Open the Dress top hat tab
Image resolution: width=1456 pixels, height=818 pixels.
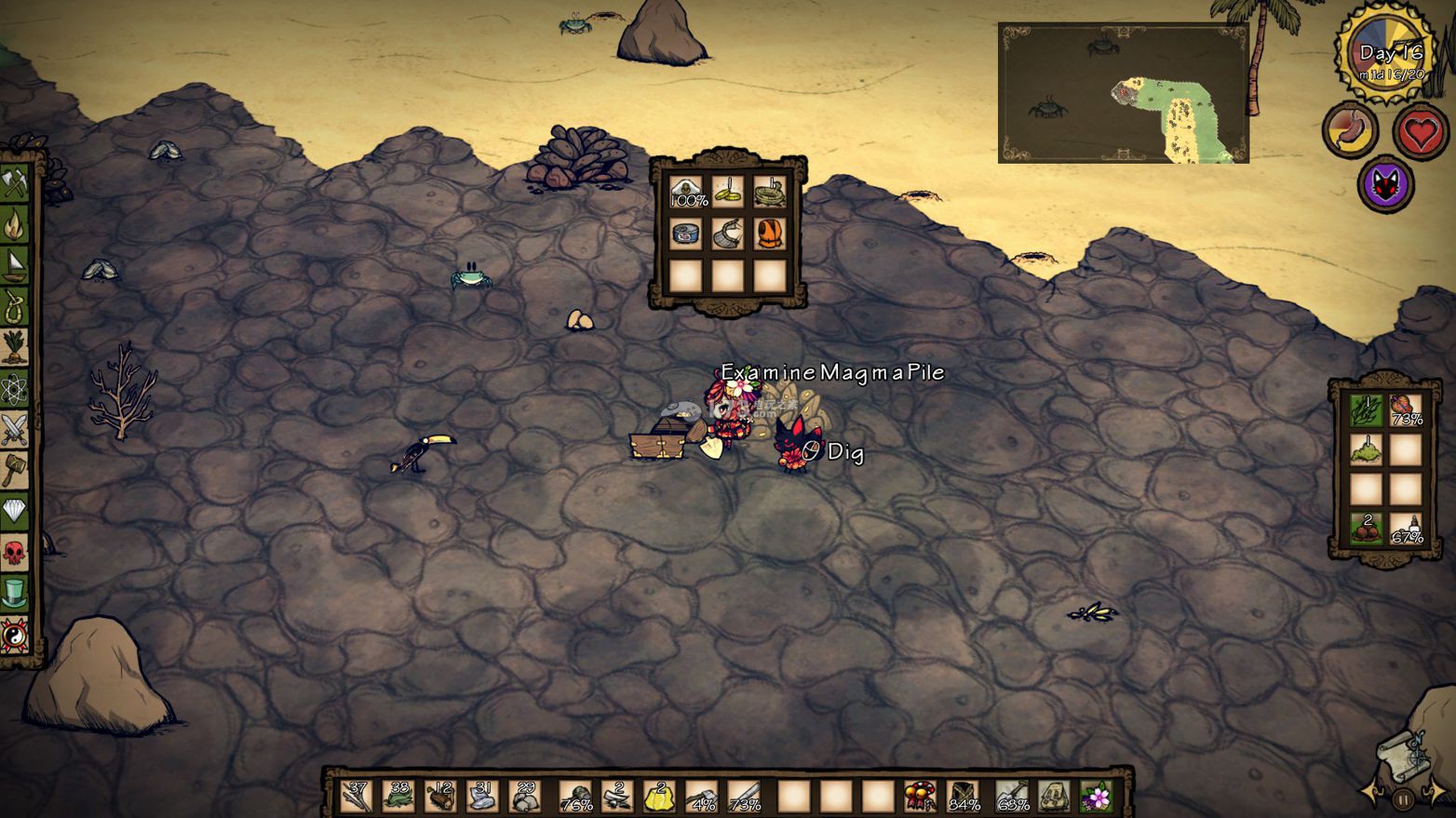(x=16, y=594)
